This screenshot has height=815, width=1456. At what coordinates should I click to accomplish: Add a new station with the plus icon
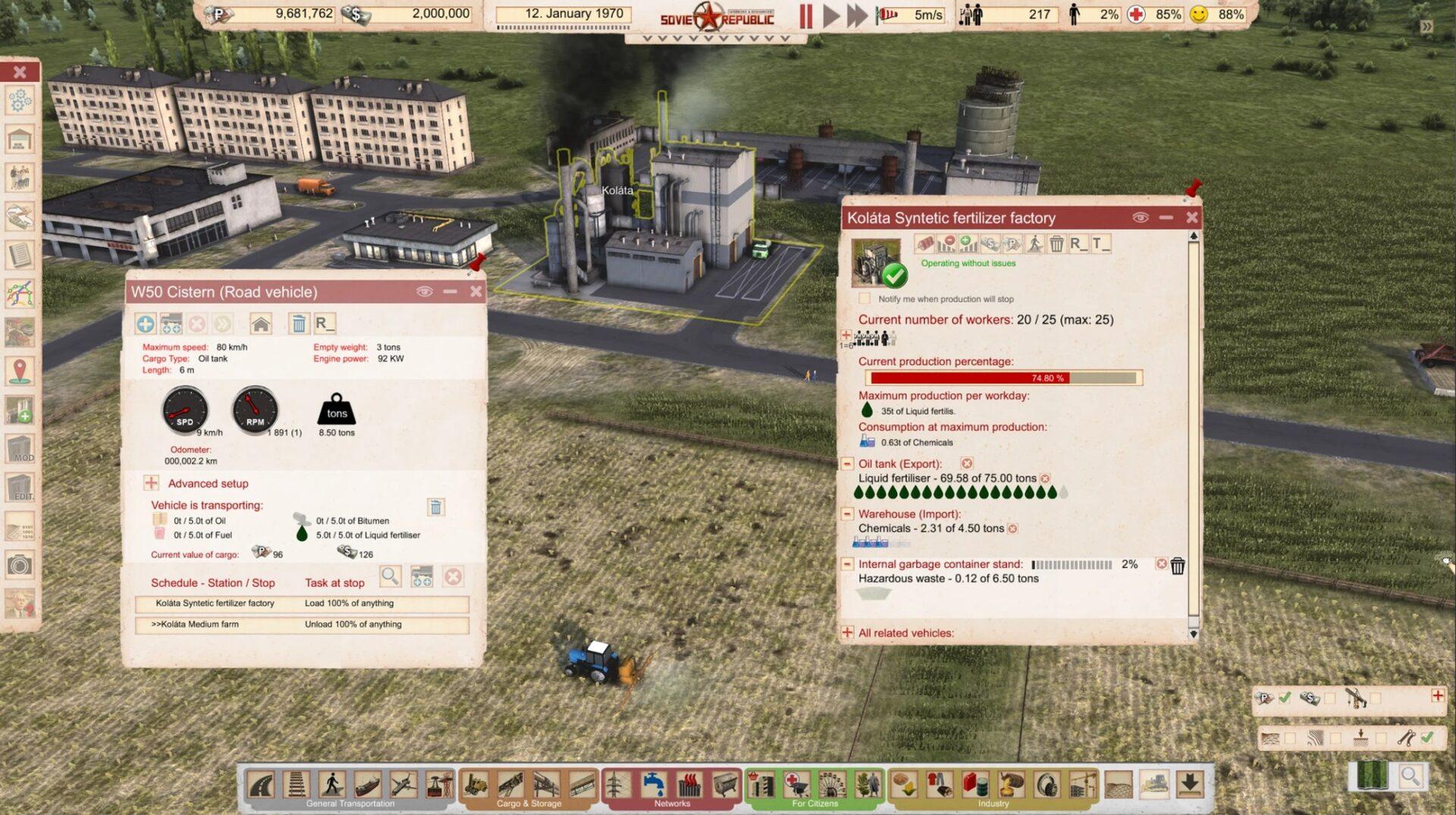146,324
